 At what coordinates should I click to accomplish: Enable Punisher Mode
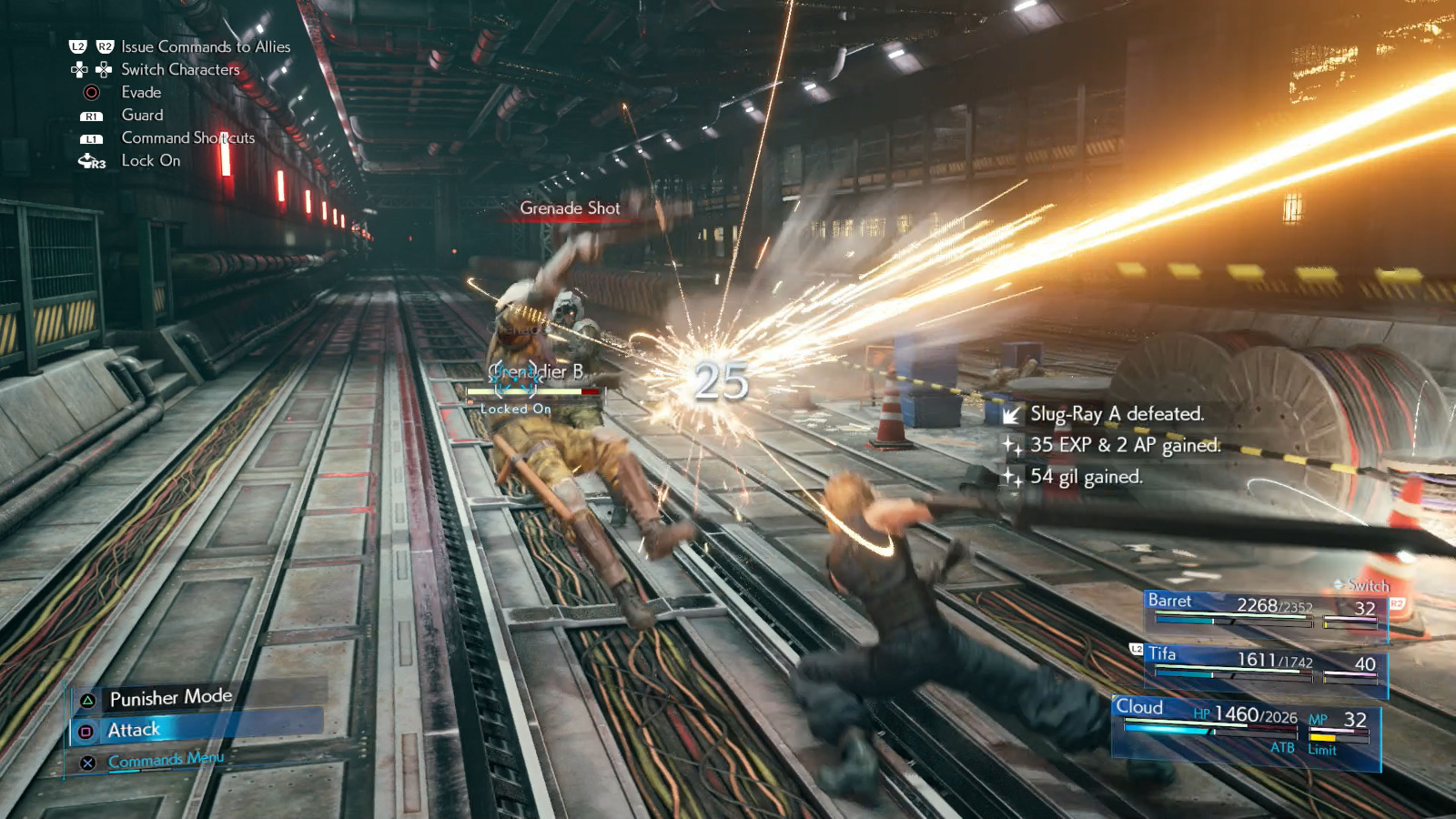point(171,697)
